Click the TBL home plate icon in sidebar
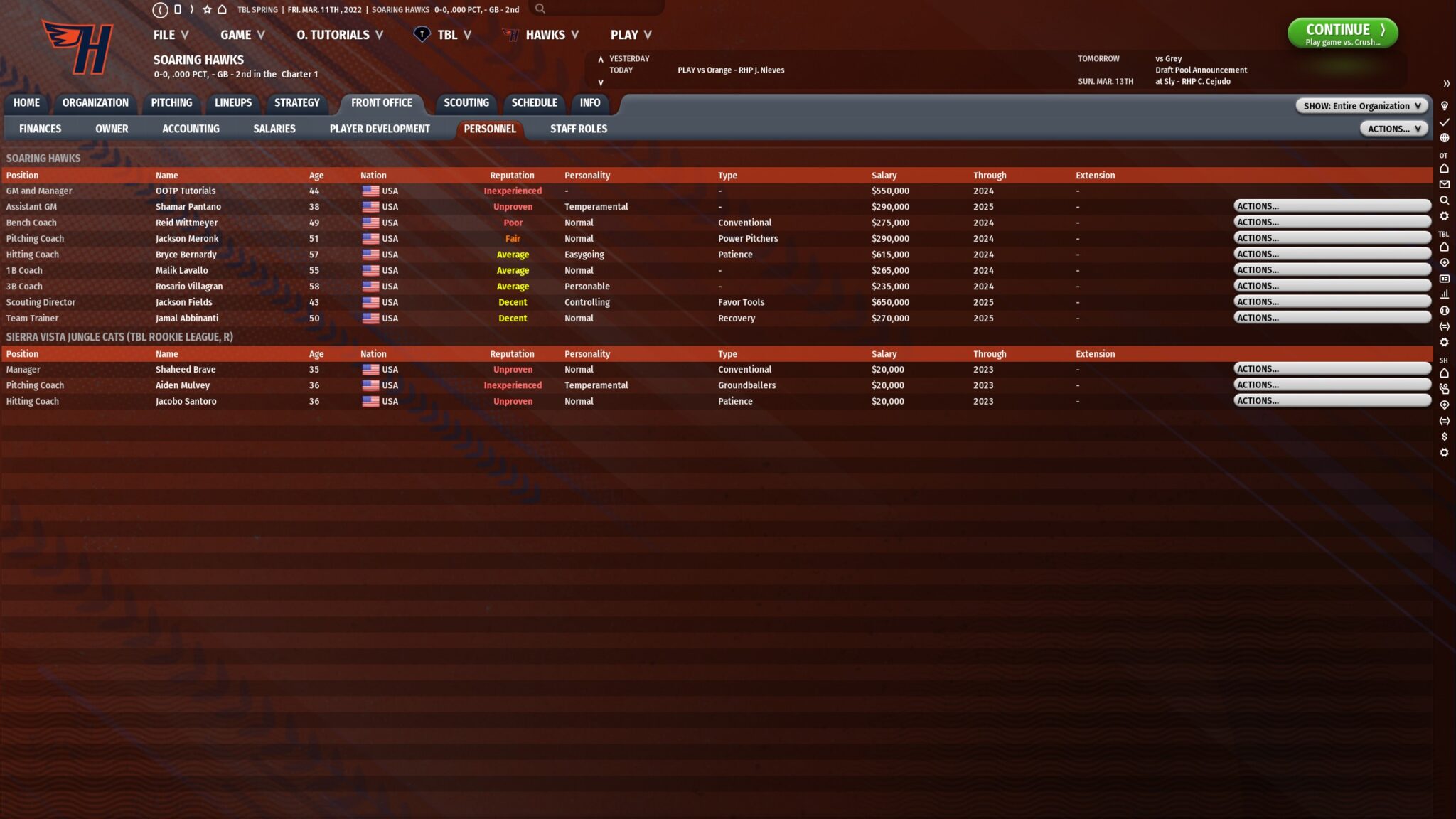The image size is (1456, 819). coord(1445,246)
